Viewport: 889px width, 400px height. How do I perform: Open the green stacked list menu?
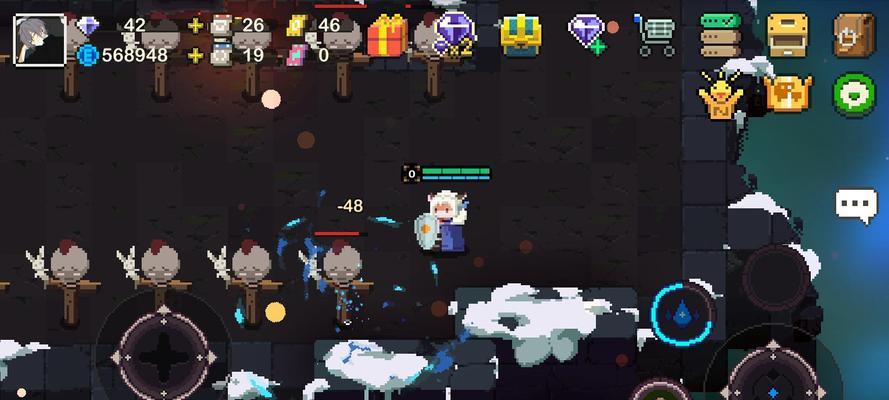[x=720, y=35]
